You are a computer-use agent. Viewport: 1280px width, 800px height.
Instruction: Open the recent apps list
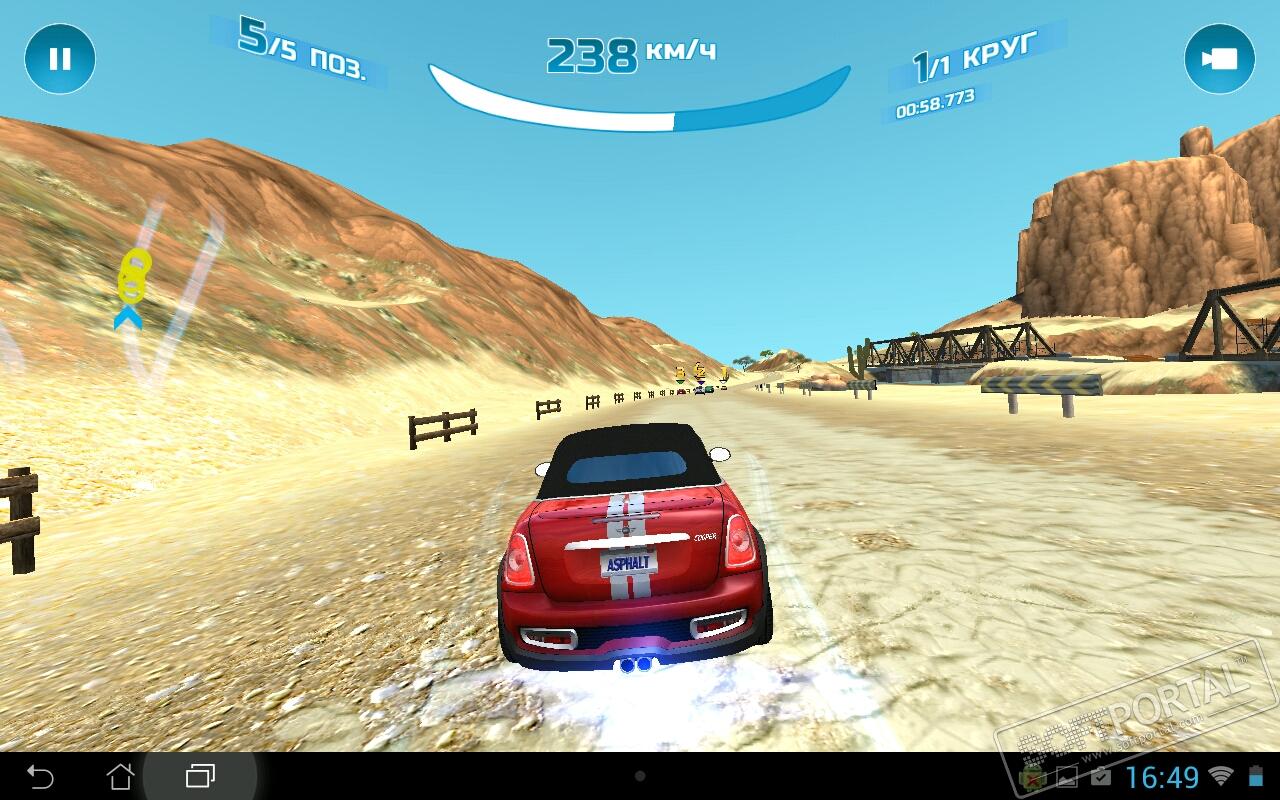point(200,776)
